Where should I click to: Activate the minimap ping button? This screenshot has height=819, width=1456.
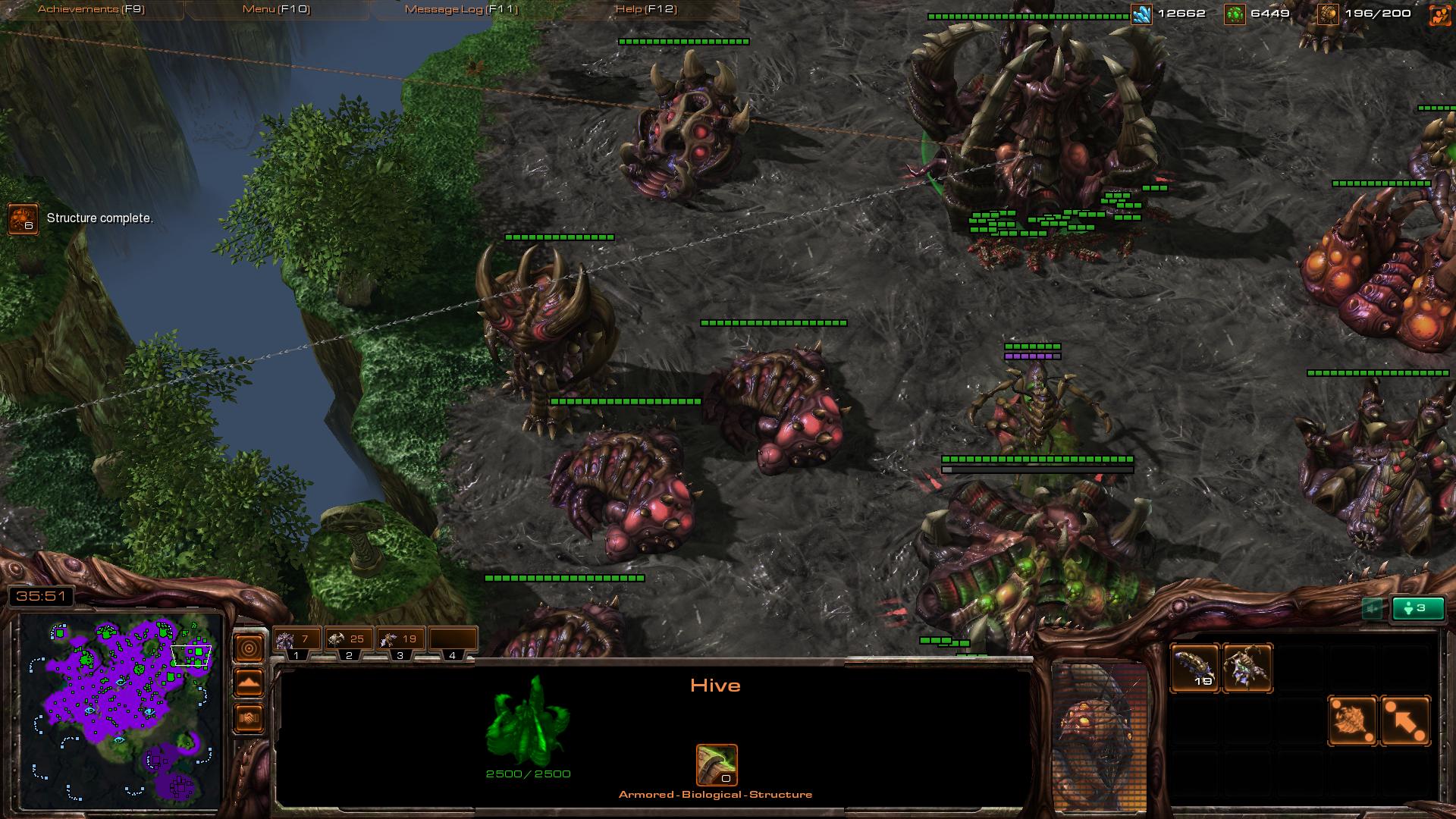point(249,648)
